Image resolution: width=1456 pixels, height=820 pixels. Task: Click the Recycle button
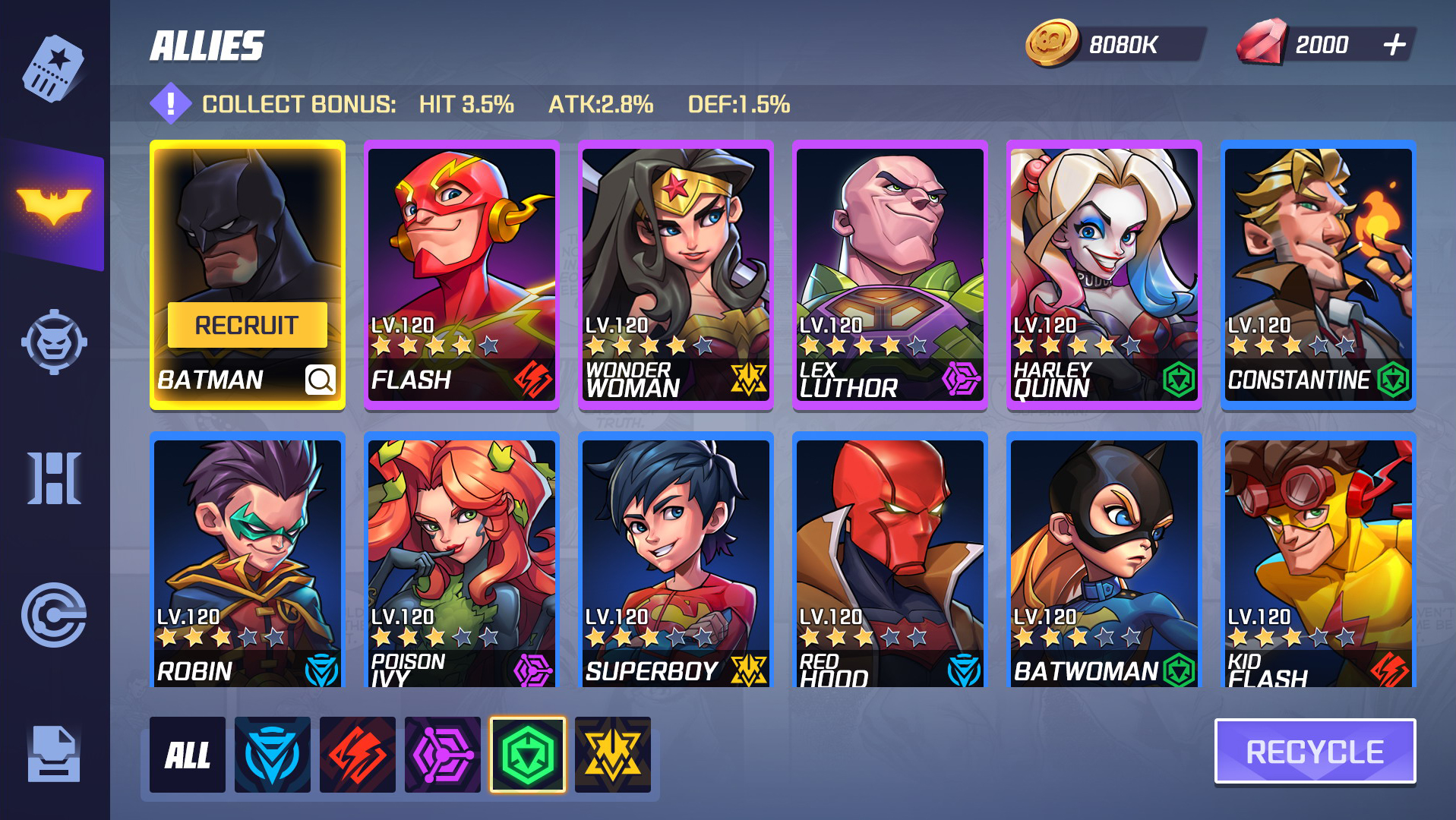[1315, 752]
